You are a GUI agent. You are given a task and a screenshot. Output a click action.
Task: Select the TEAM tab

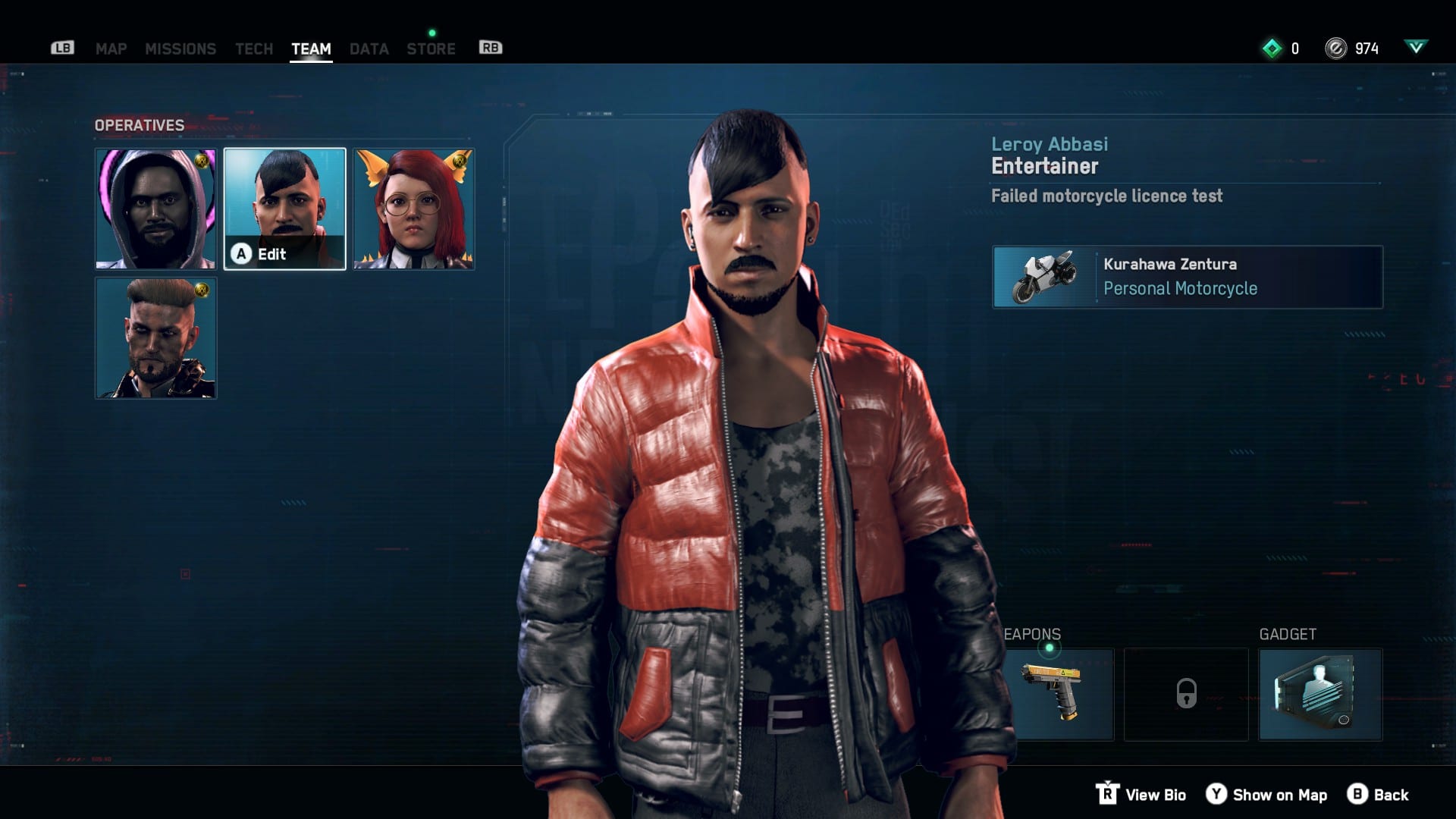tap(311, 49)
